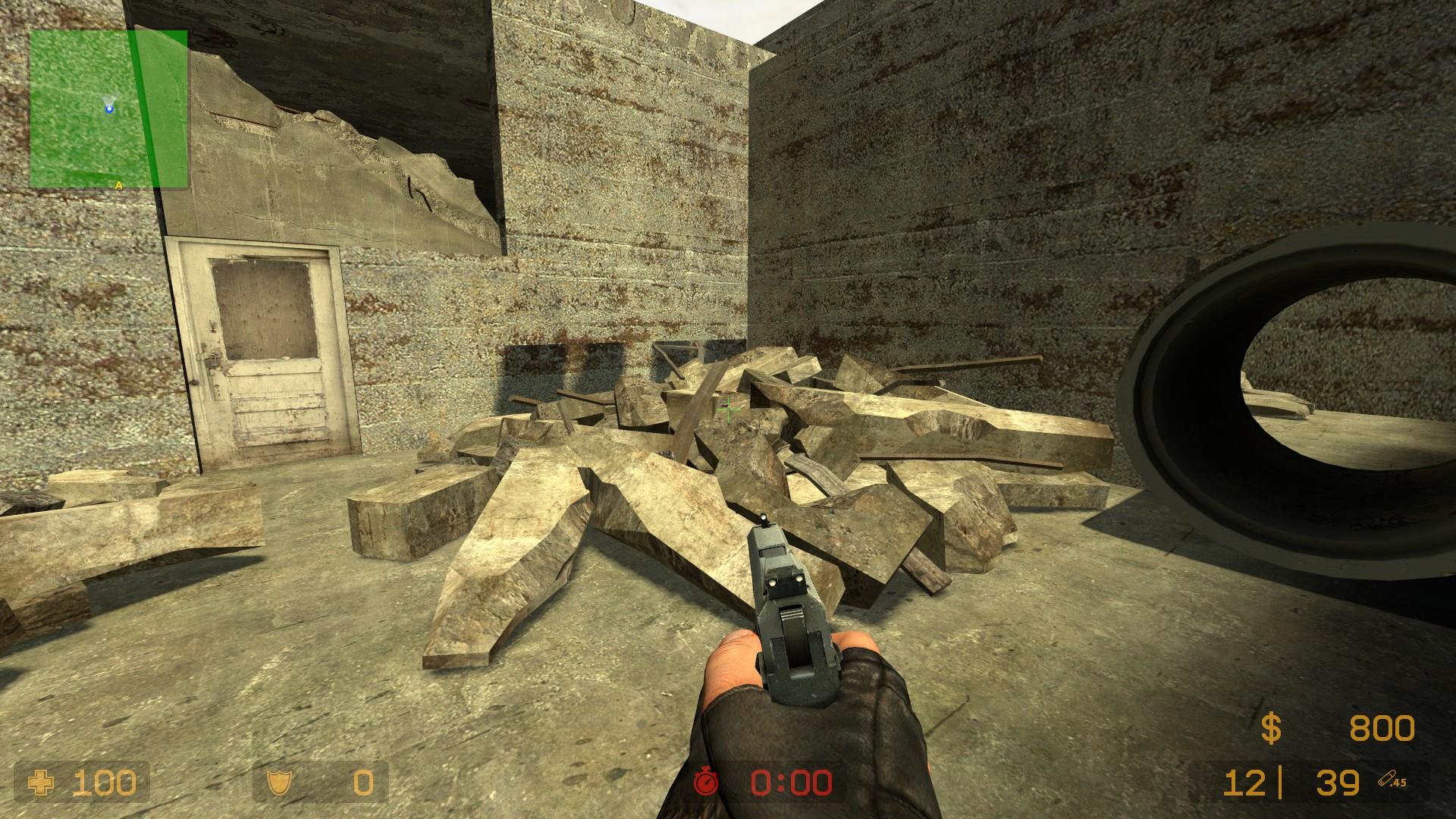Click the player position dot on radar
The height and width of the screenshot is (819, 1456).
pyautogui.click(x=109, y=109)
